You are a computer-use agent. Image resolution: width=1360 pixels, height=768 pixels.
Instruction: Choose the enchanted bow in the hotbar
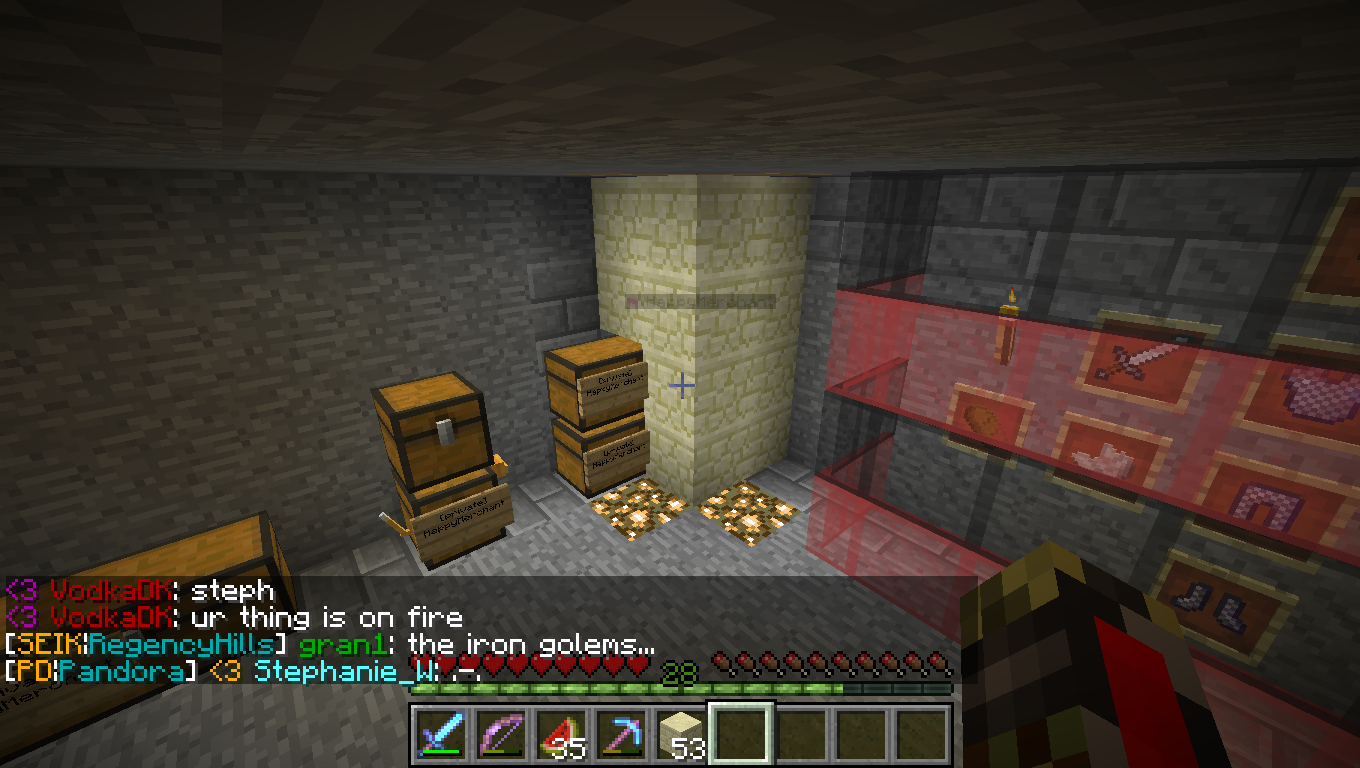click(x=499, y=736)
